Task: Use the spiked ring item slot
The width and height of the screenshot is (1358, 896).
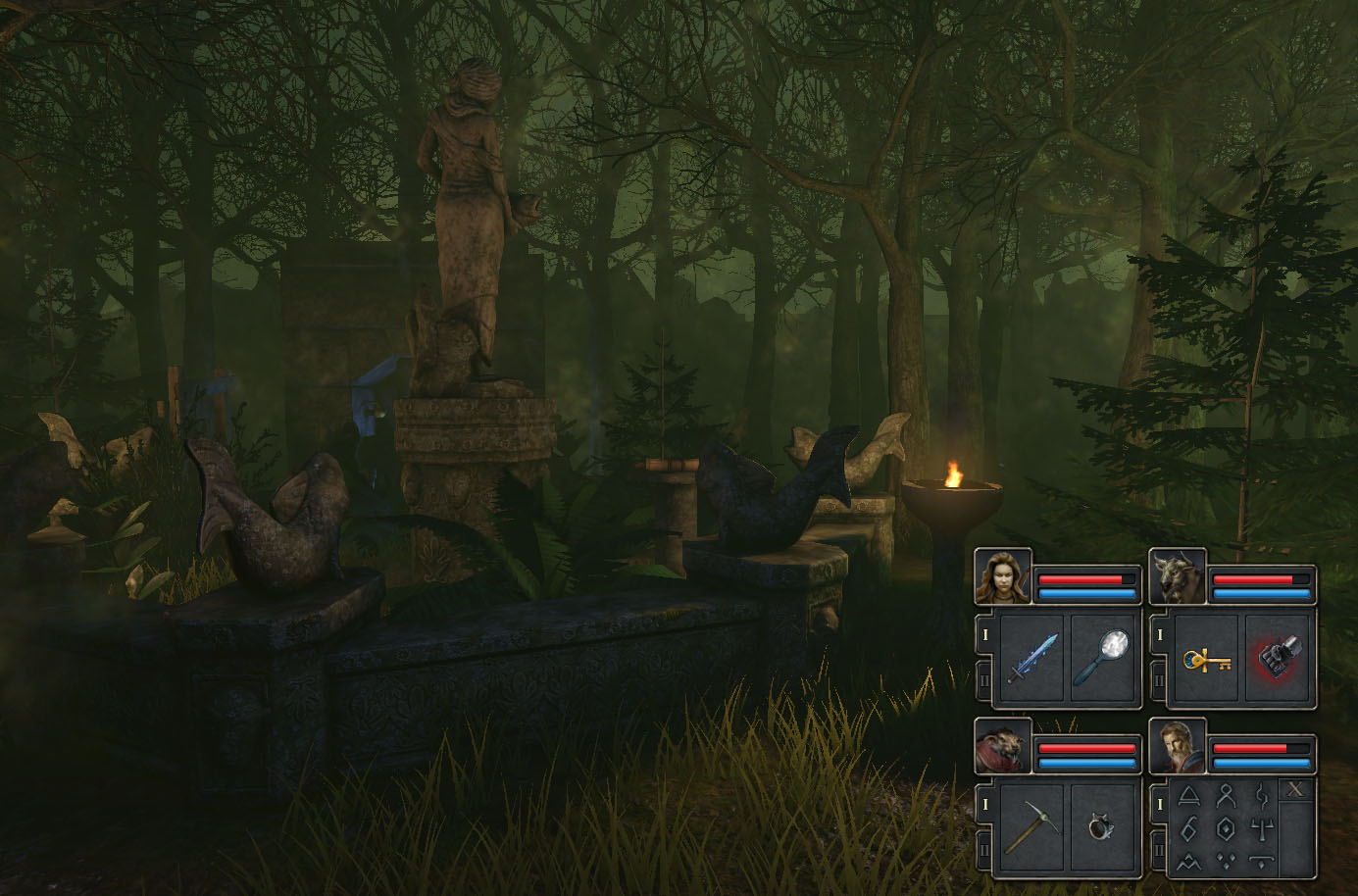Action: (1104, 827)
